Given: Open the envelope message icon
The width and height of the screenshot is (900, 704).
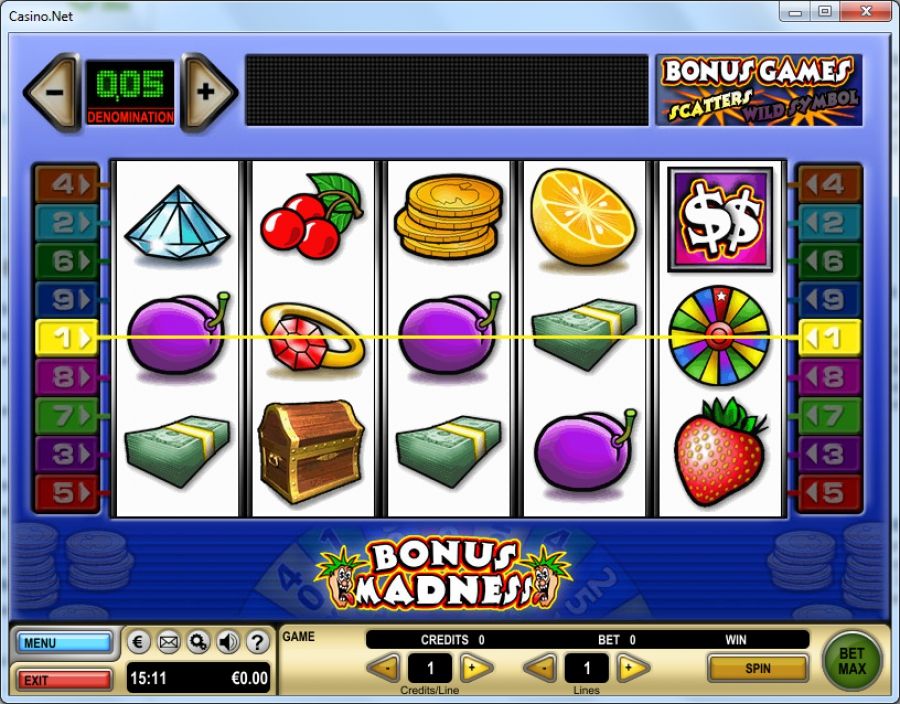Looking at the screenshot, I should 169,642.
